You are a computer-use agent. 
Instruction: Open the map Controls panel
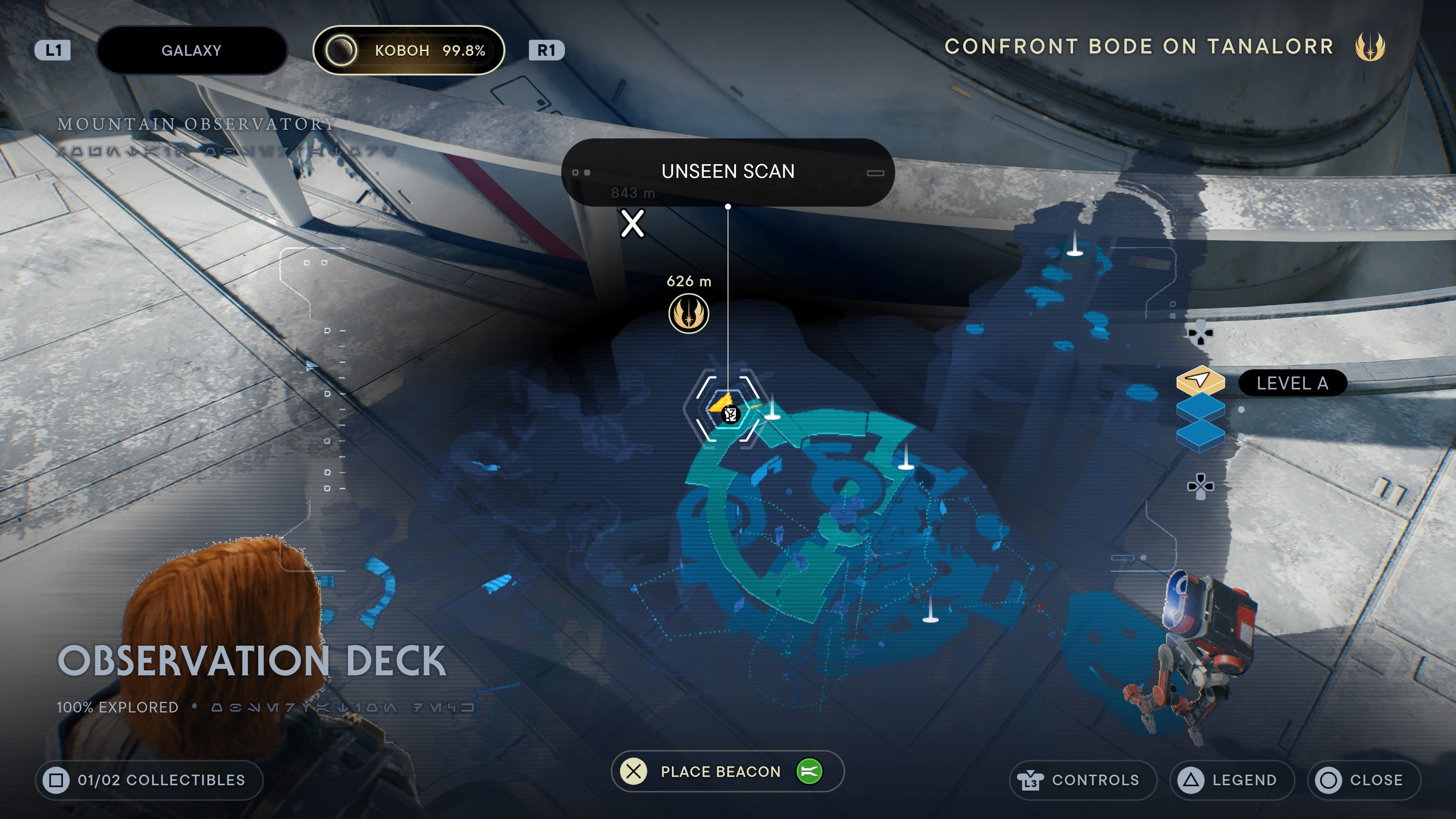1083,780
